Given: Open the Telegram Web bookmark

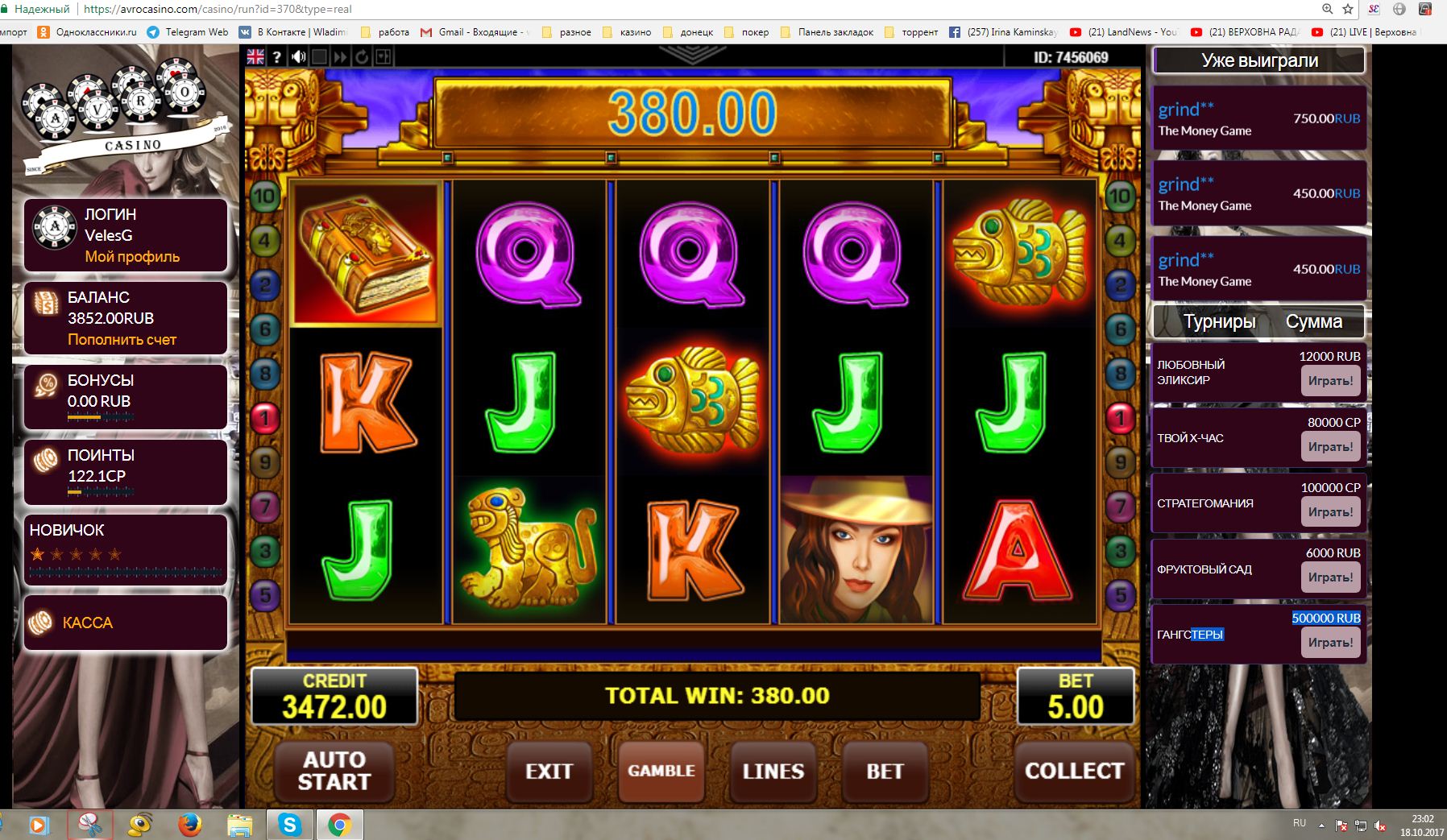Looking at the screenshot, I should (189, 32).
